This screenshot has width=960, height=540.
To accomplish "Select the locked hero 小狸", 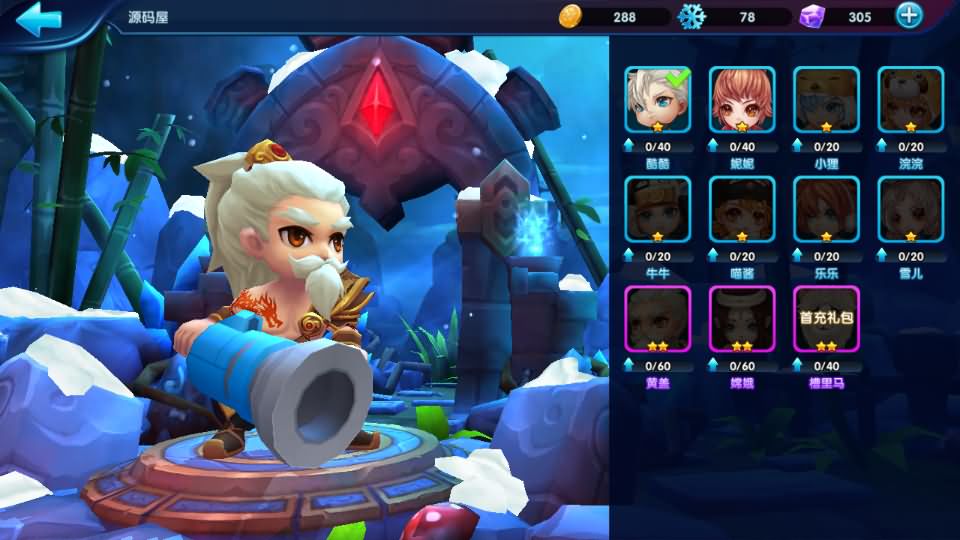I will [826, 99].
